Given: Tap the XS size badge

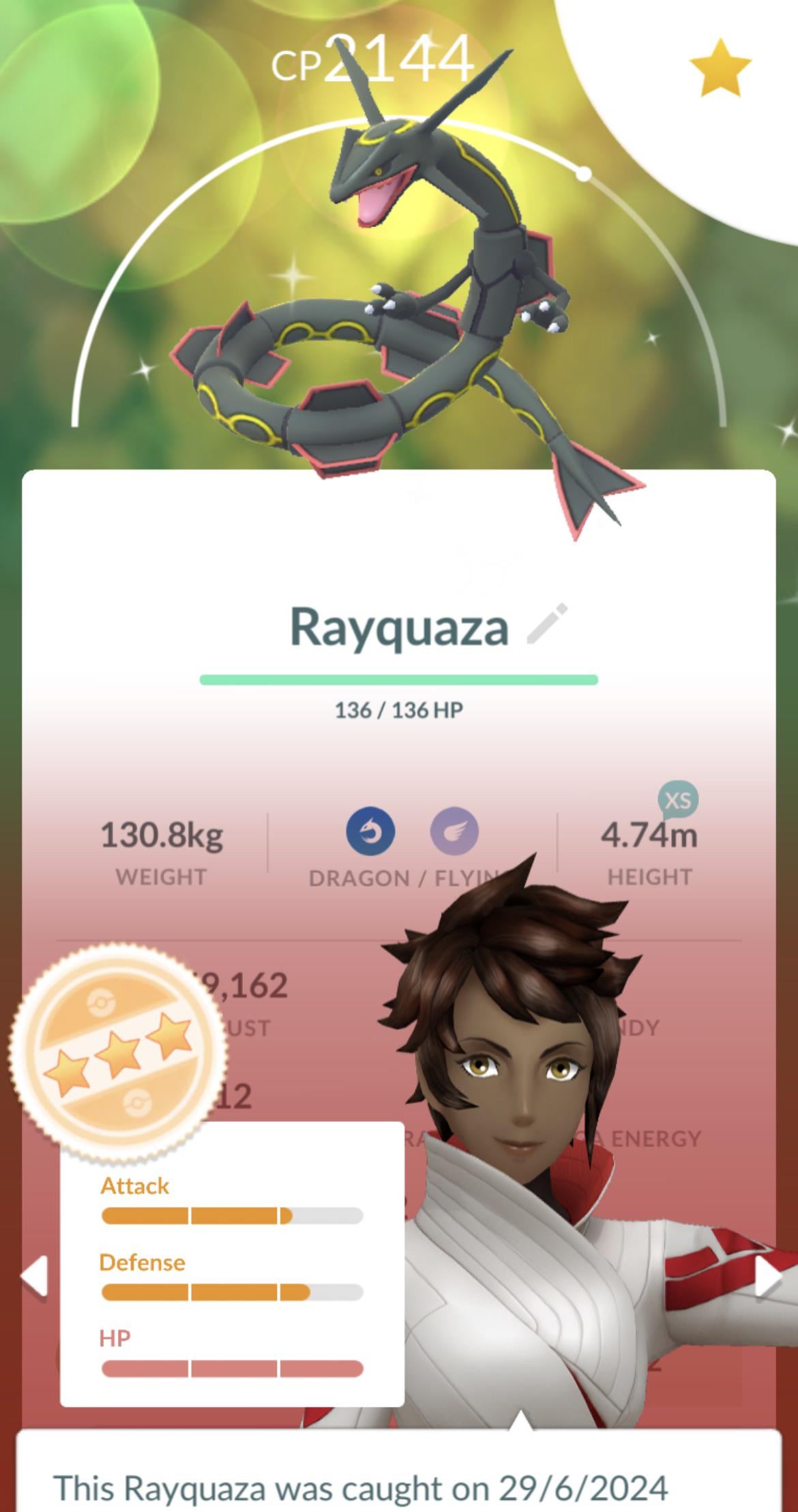Looking at the screenshot, I should pos(678,800).
